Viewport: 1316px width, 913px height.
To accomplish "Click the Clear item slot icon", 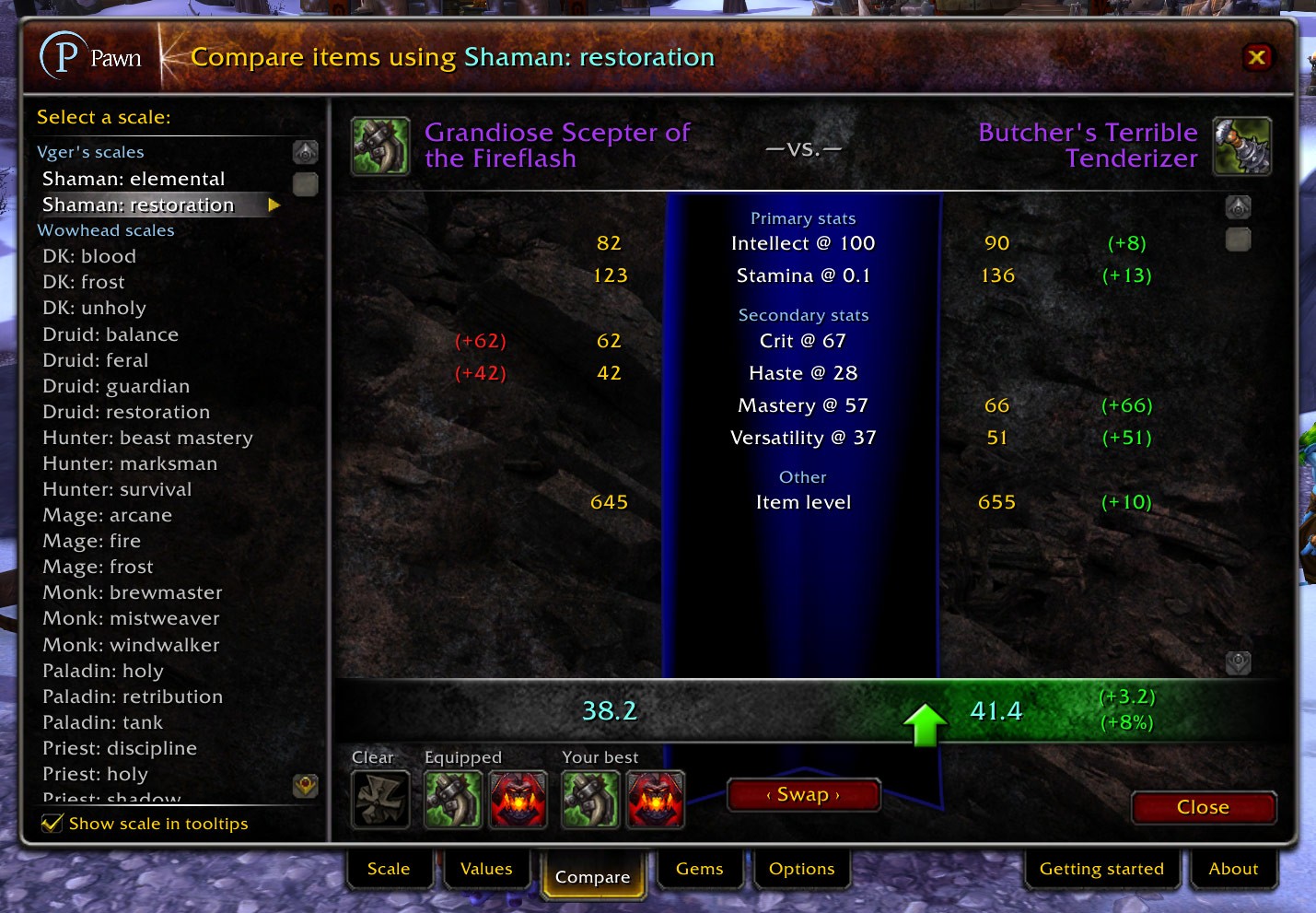I will click(x=380, y=799).
